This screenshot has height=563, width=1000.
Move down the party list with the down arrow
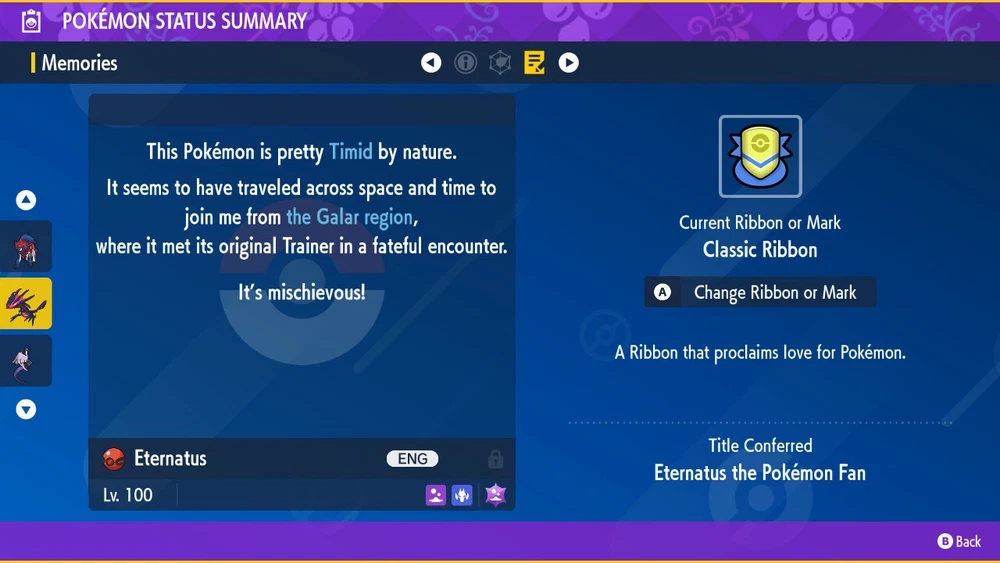pos(26,409)
